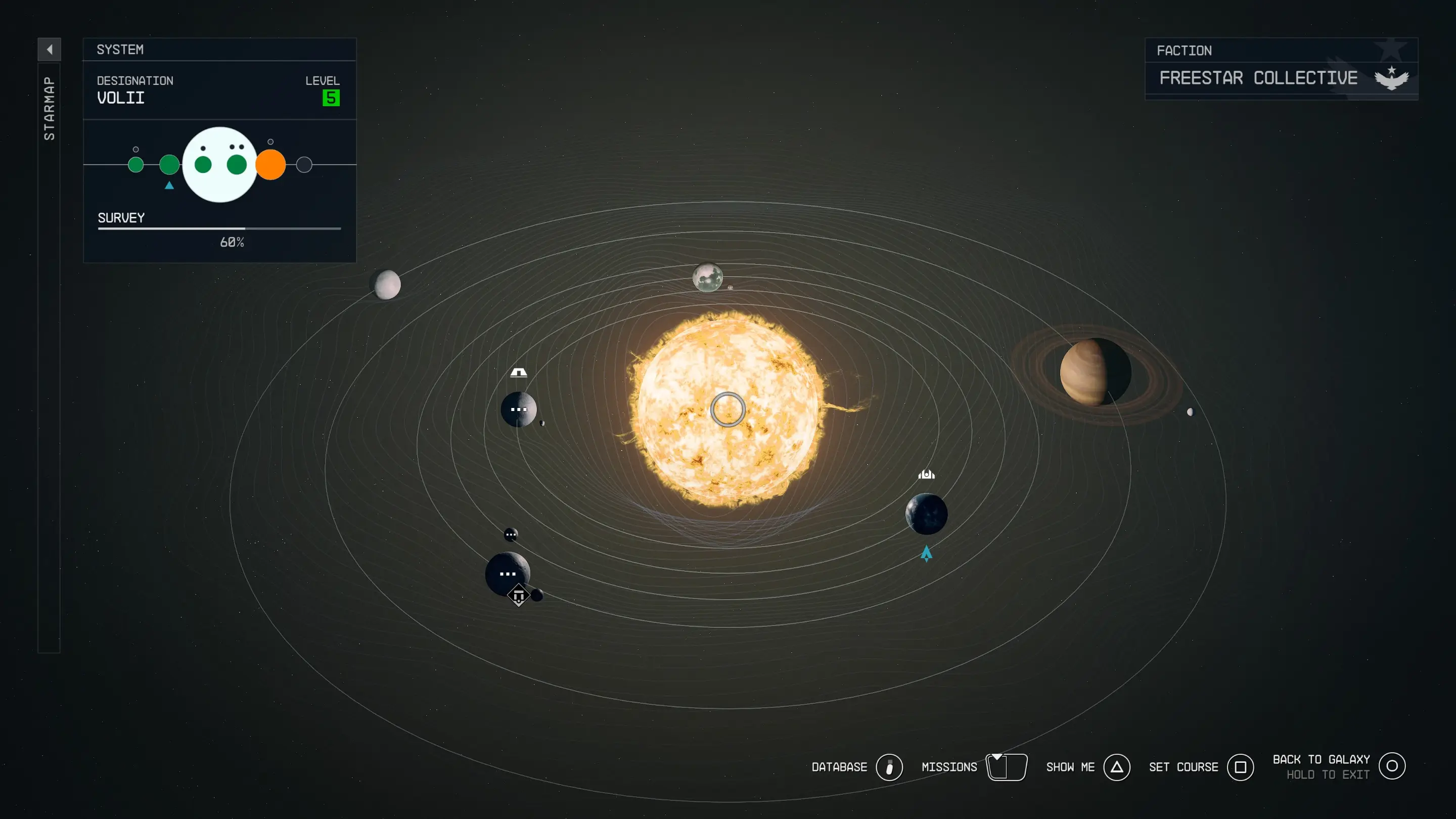Image resolution: width=1456 pixels, height=819 pixels.
Task: Click the Set Course square button icon
Action: (x=1241, y=767)
